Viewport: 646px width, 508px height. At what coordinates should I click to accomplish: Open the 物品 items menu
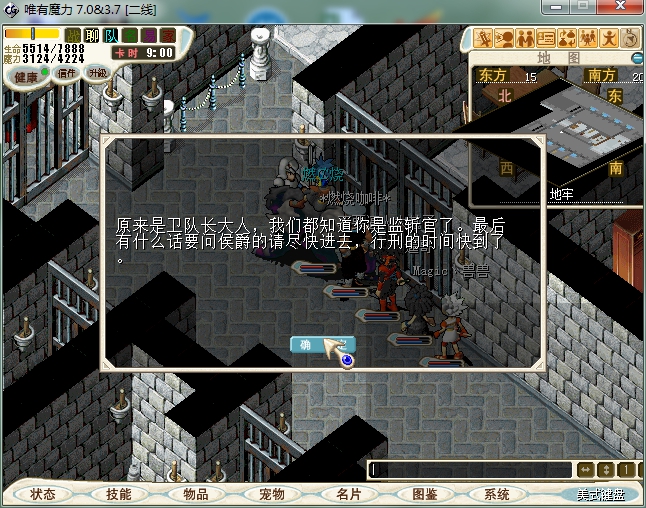click(x=195, y=494)
